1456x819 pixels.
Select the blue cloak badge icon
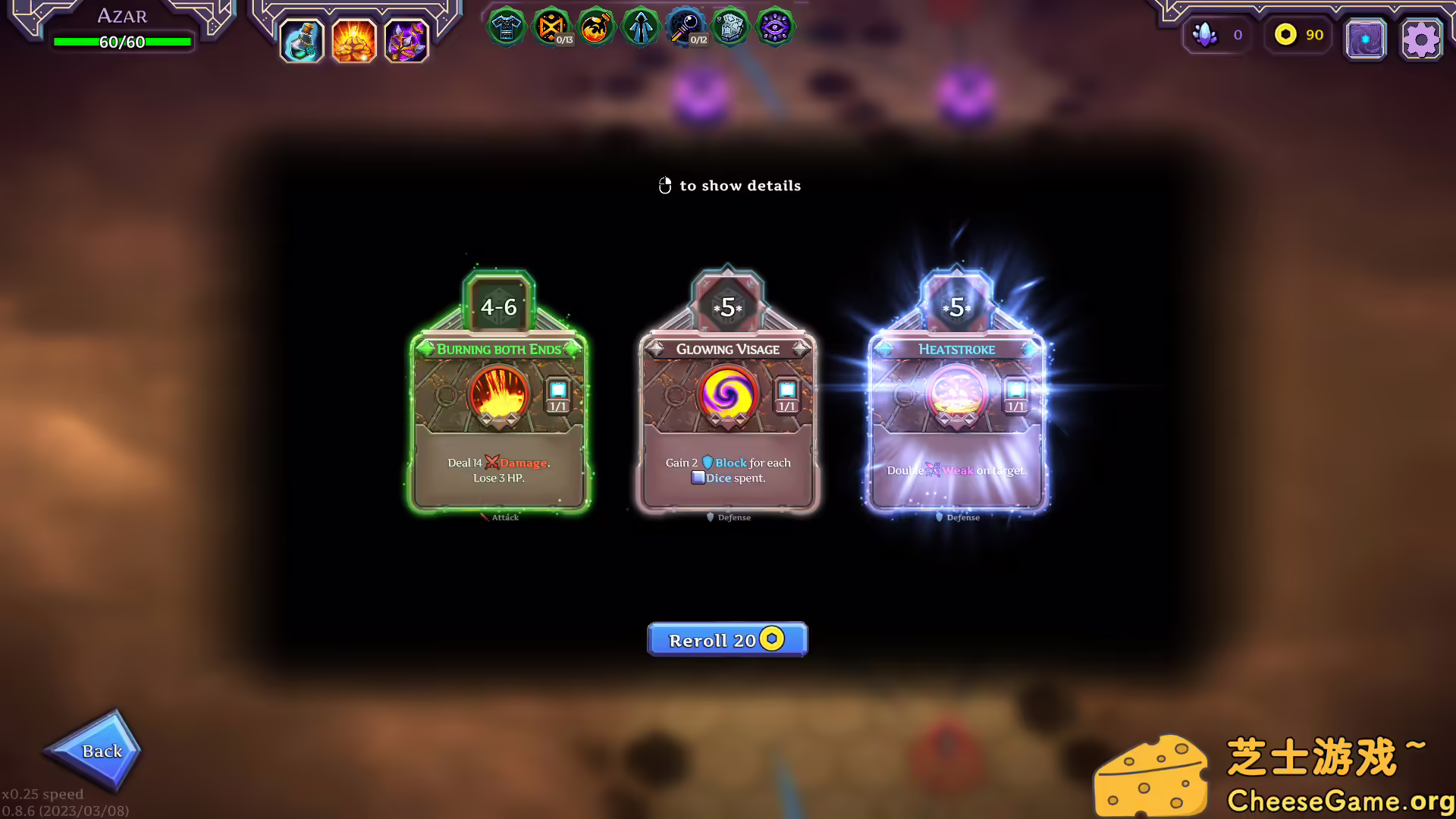641,27
